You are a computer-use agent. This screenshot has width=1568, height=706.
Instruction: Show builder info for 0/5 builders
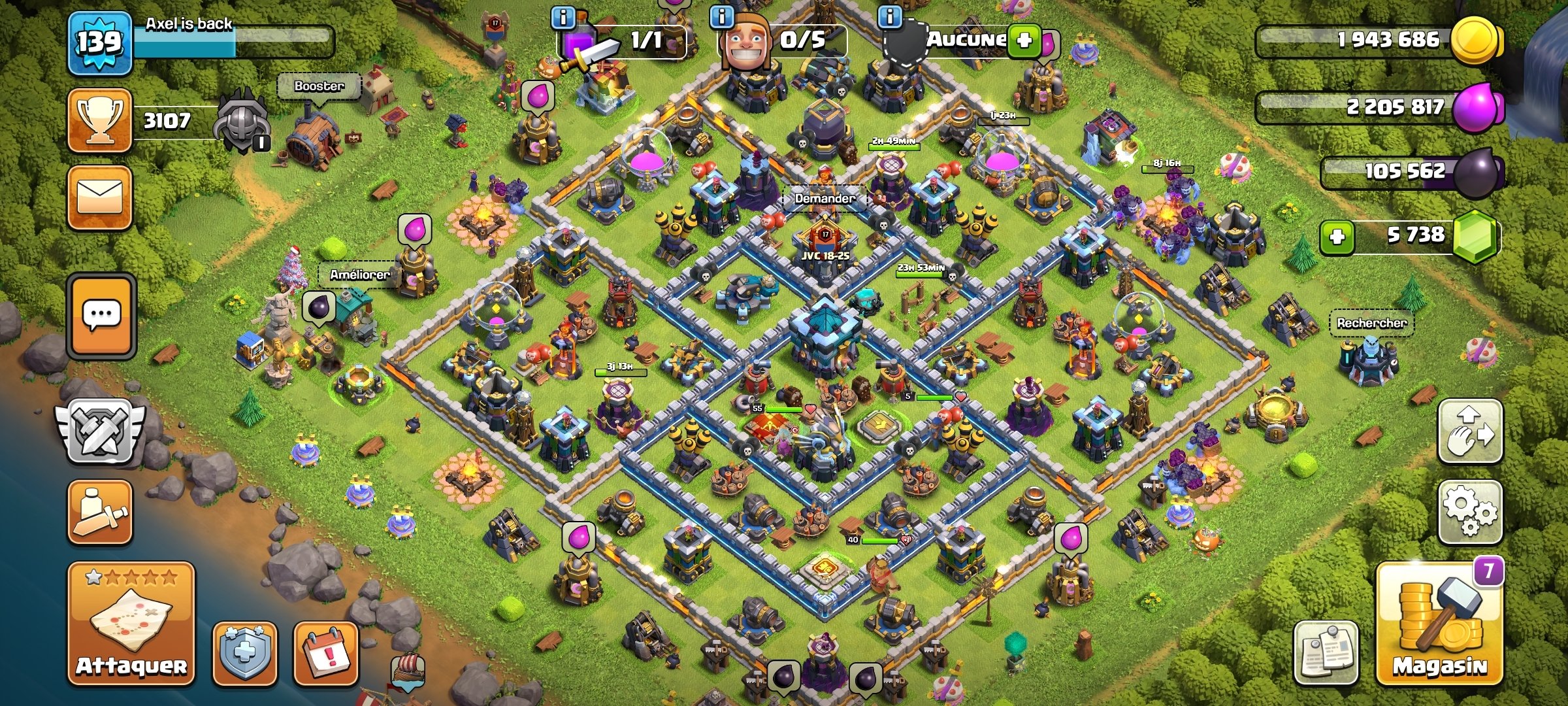point(721,16)
